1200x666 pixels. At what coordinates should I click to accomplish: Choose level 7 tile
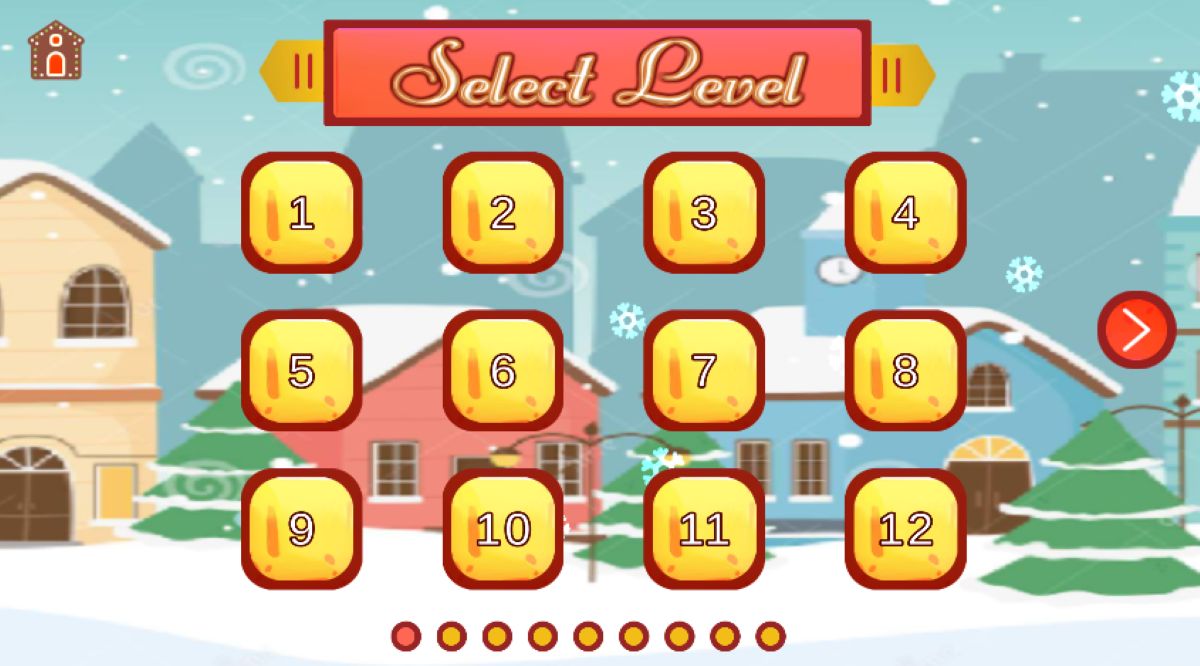704,371
